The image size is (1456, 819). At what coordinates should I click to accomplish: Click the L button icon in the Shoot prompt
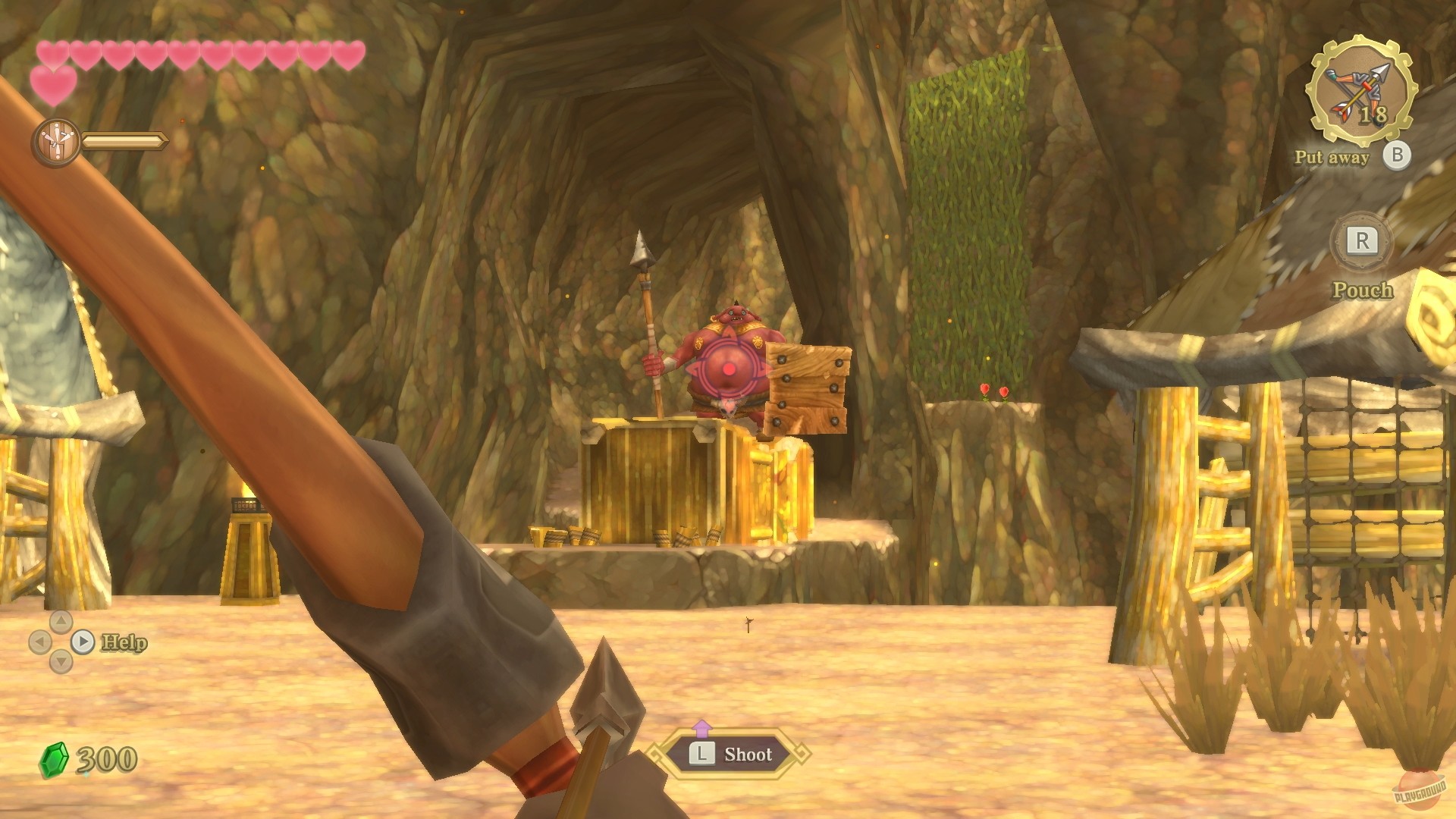[701, 755]
